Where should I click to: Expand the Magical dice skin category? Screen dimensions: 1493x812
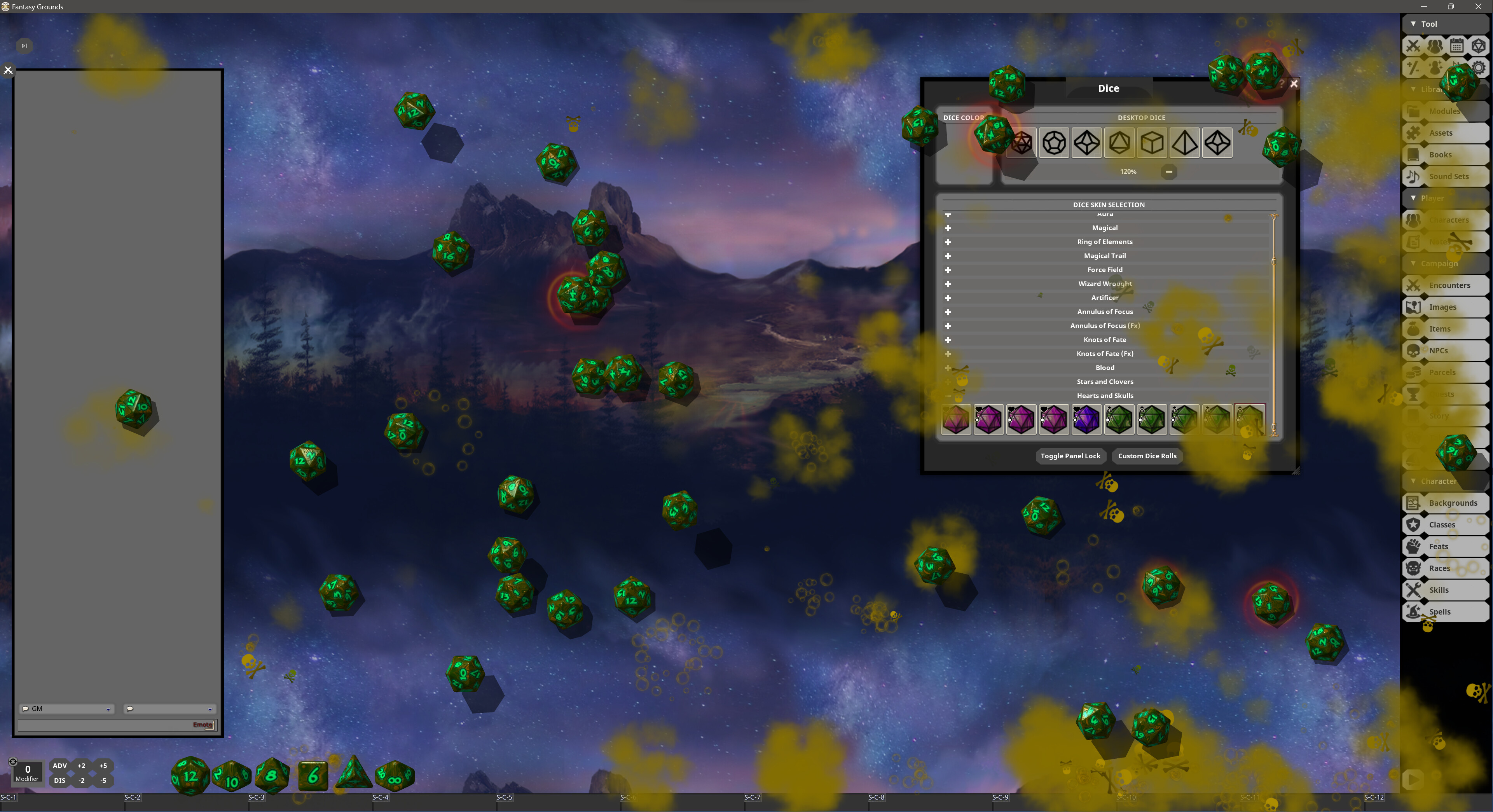(x=948, y=228)
